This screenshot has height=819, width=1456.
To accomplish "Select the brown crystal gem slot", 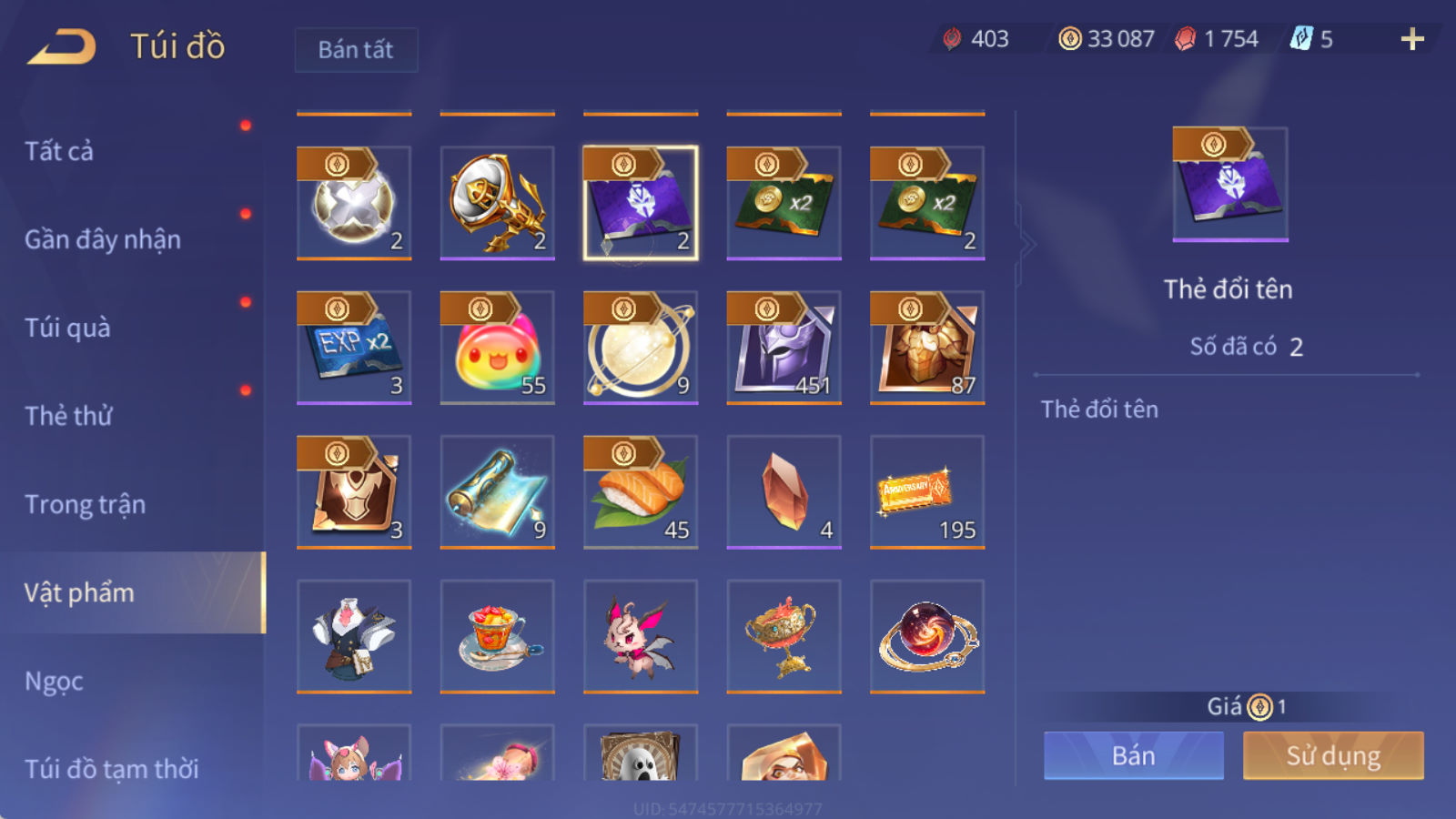I will 784,492.
